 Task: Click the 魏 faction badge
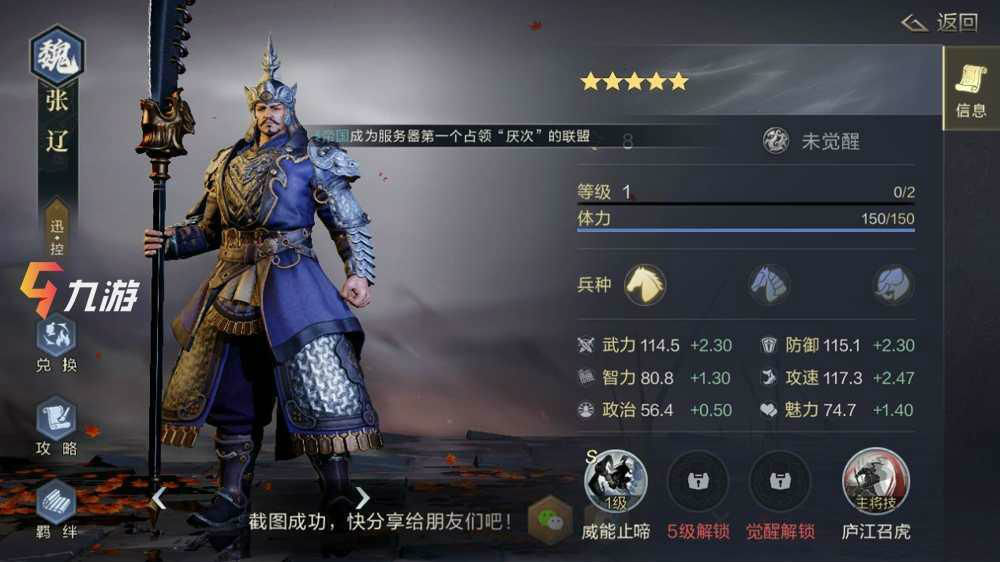tap(57, 55)
